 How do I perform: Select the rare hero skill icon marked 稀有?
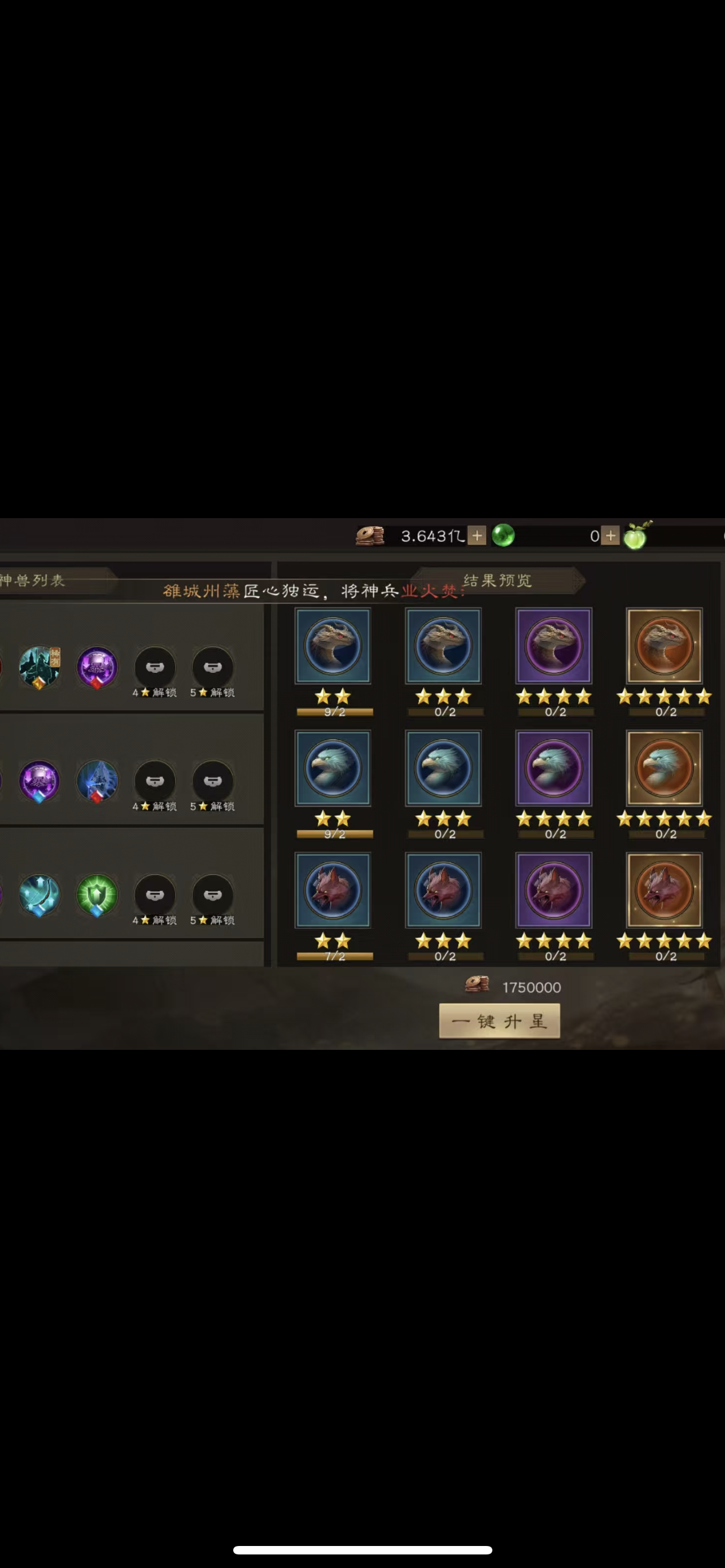[39, 667]
